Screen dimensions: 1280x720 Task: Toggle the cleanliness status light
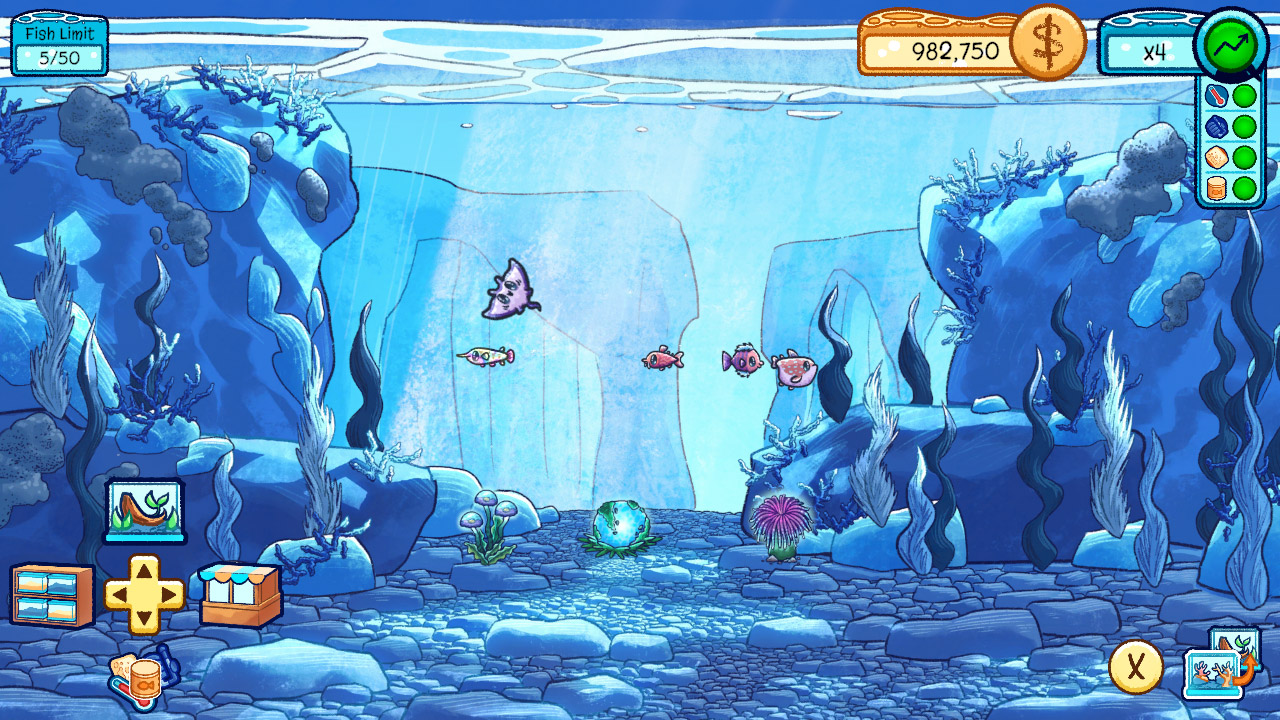pyautogui.click(x=1246, y=128)
